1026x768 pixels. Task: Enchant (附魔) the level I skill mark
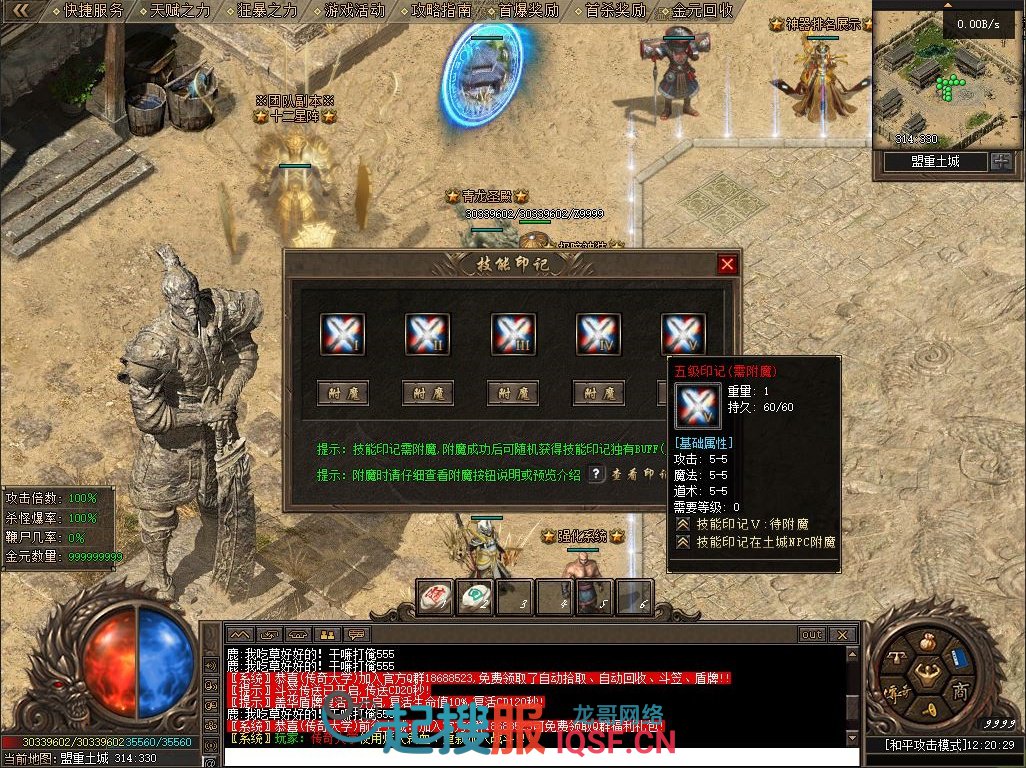(x=342, y=393)
